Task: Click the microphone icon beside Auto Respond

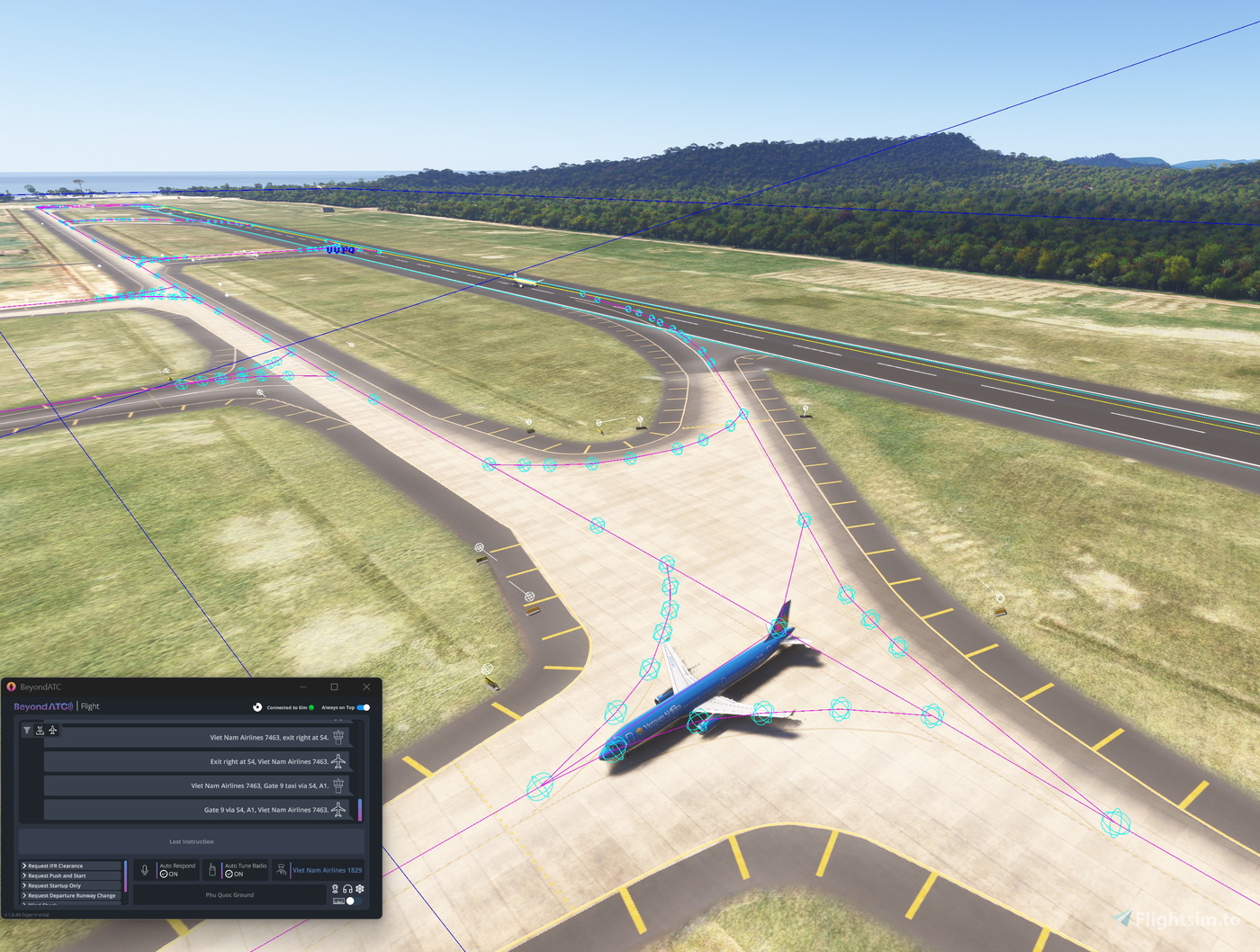Action: click(x=144, y=869)
